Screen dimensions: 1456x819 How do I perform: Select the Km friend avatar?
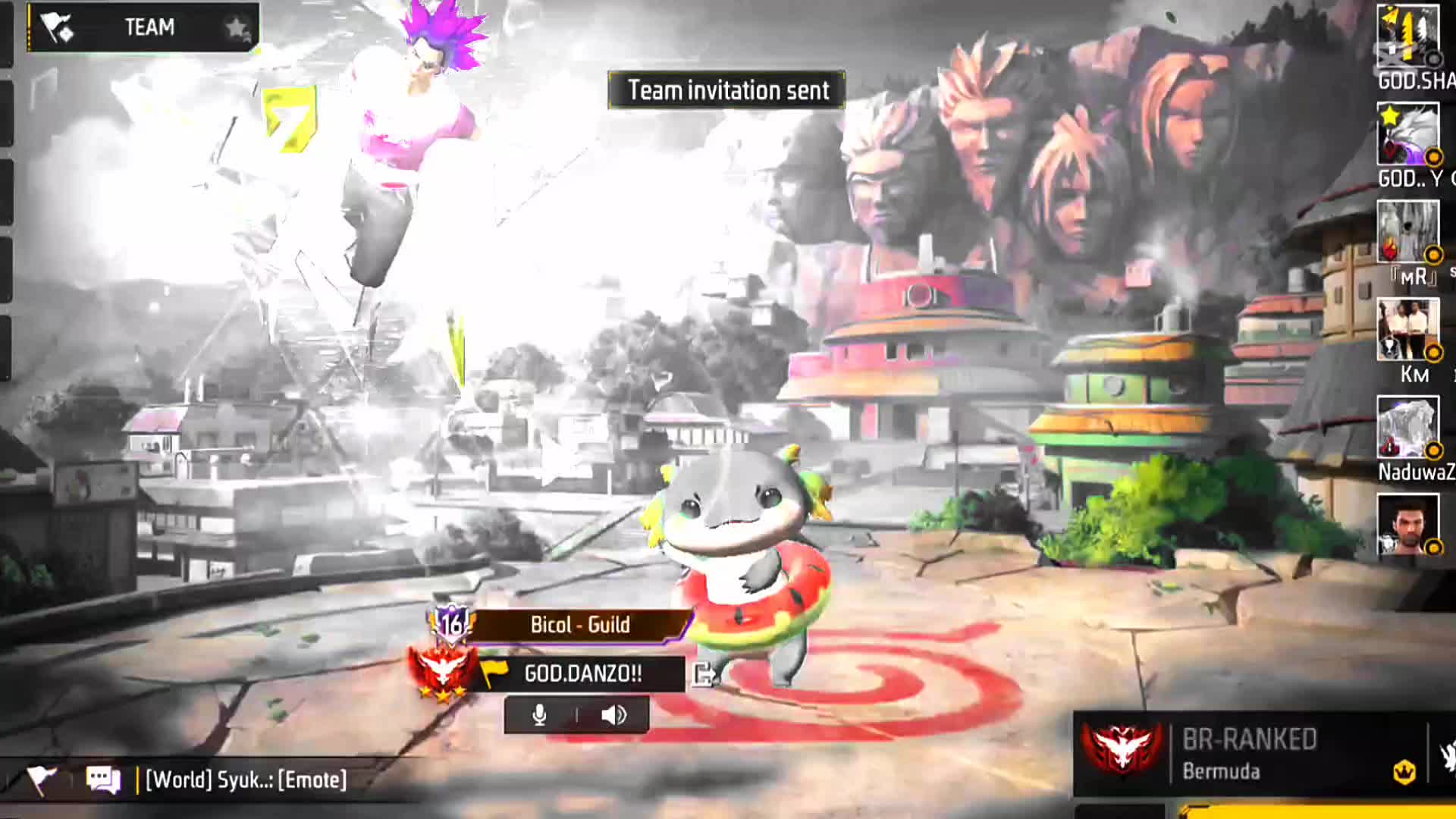pos(1407,329)
